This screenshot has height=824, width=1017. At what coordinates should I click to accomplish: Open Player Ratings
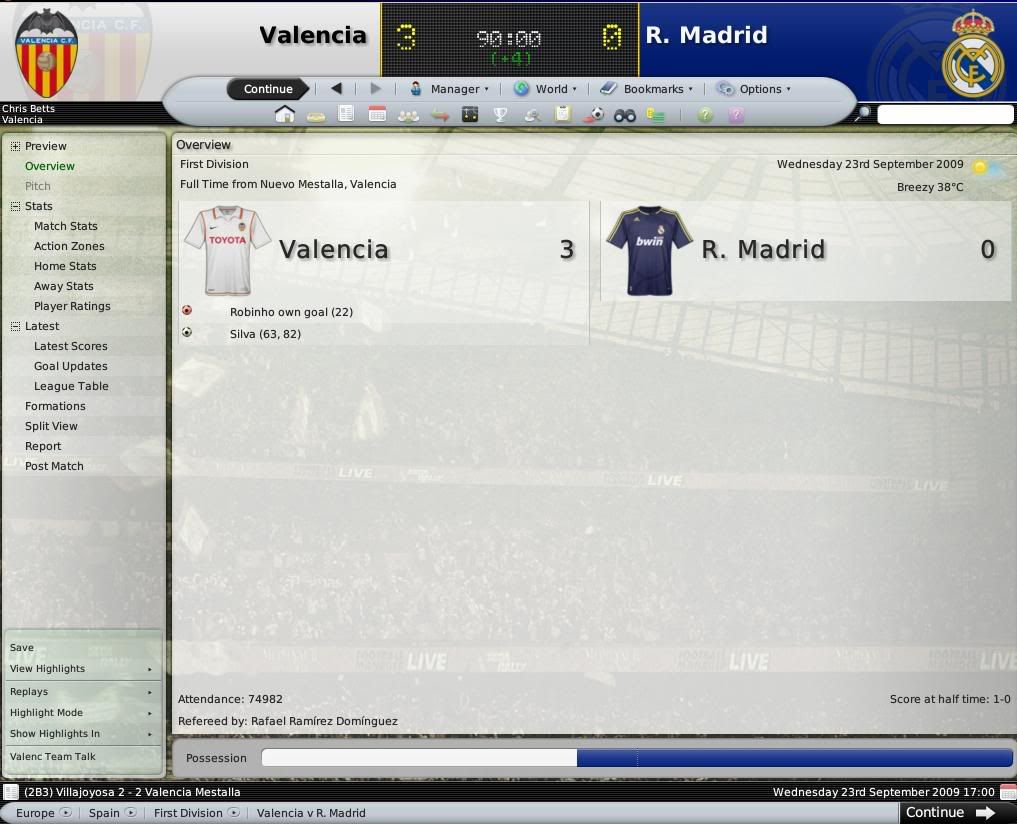72,306
